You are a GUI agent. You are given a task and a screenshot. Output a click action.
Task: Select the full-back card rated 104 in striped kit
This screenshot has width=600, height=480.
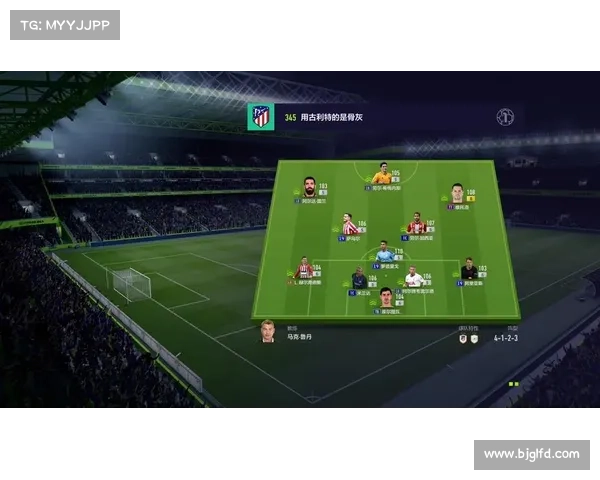pos(305,270)
